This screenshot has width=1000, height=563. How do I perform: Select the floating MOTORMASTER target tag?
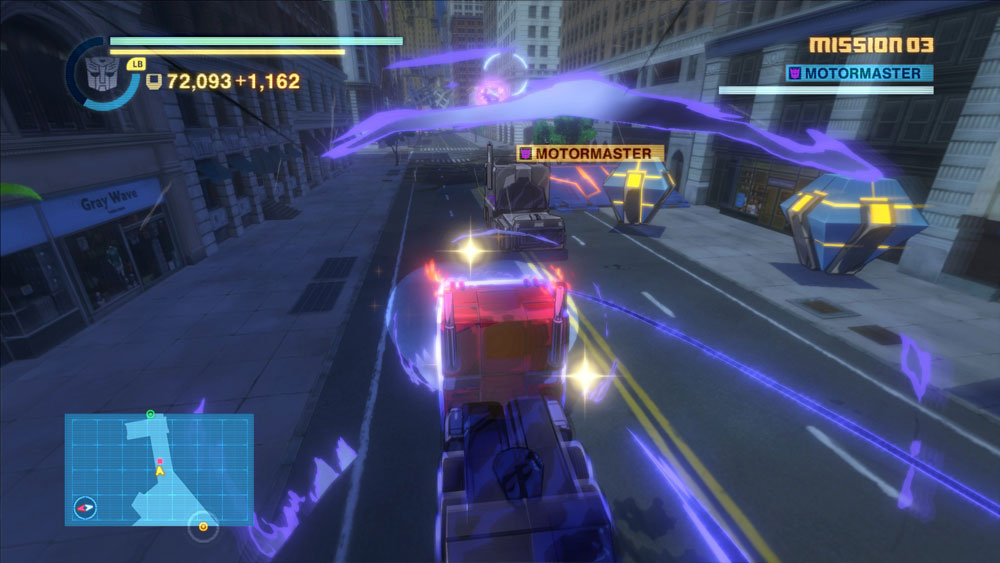click(590, 153)
